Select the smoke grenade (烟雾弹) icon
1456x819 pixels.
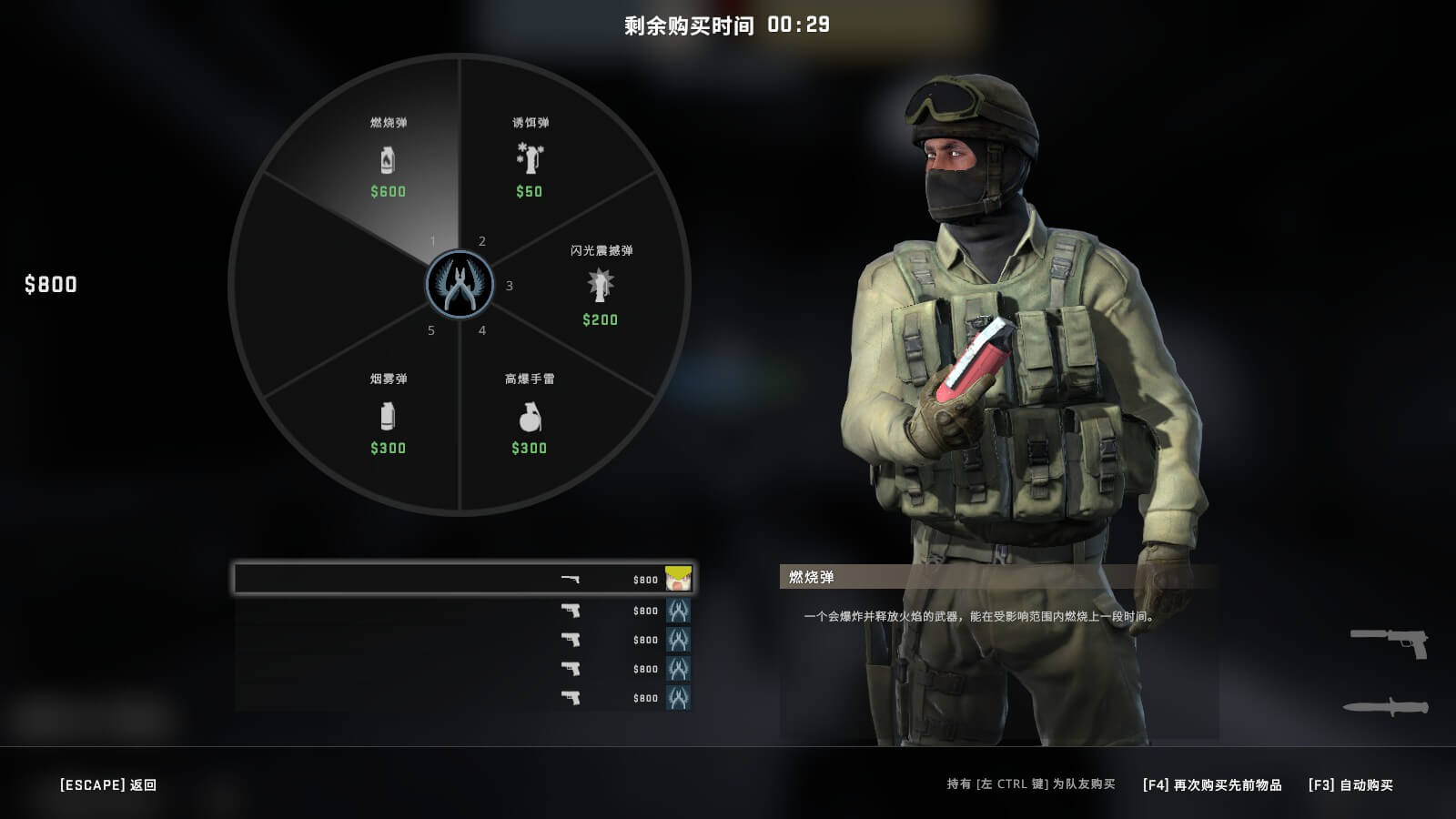389,418
